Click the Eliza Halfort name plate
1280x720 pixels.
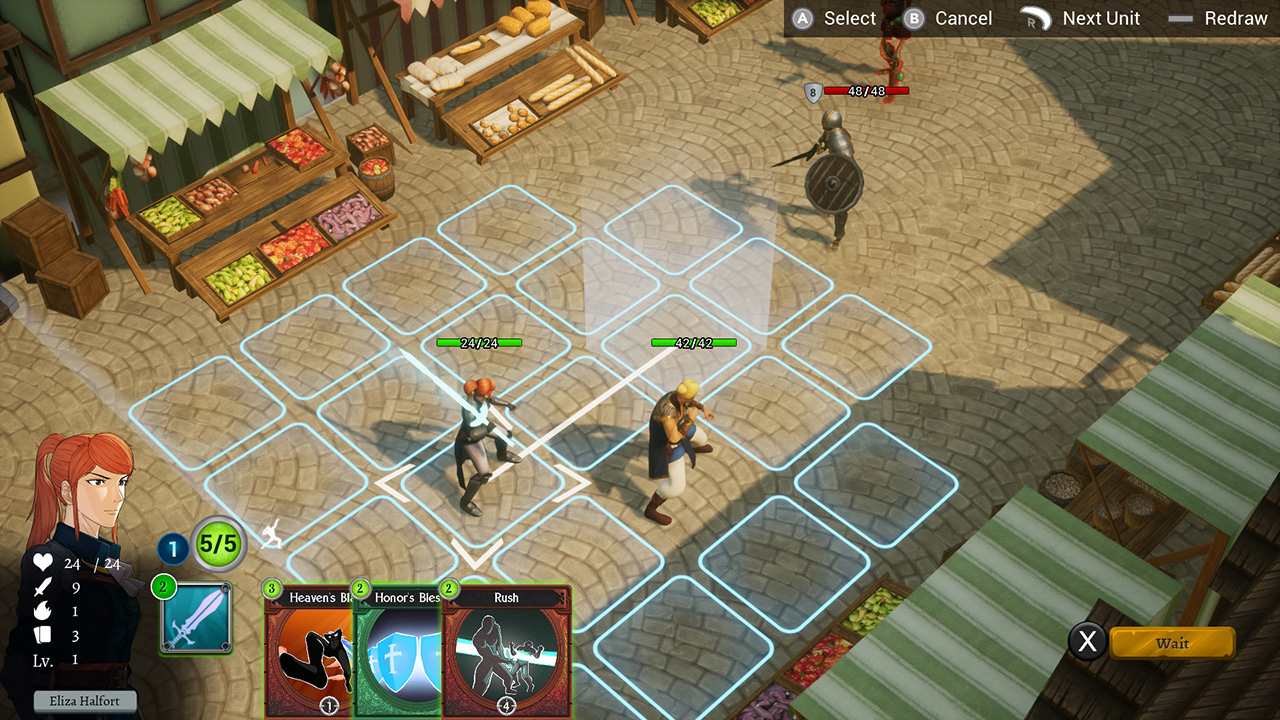(84, 700)
